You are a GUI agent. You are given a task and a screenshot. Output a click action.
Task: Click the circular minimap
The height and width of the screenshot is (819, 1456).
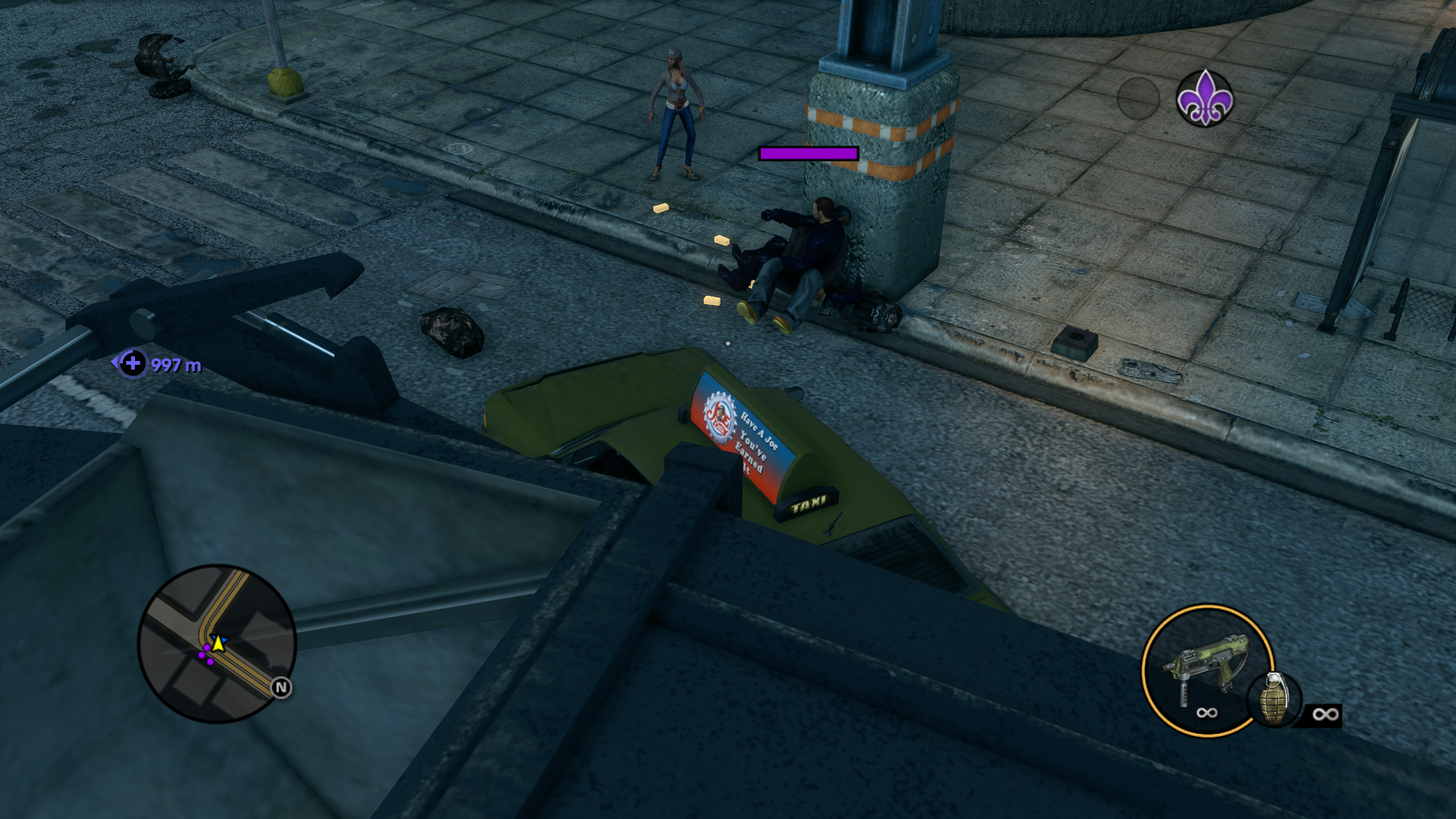click(x=216, y=643)
